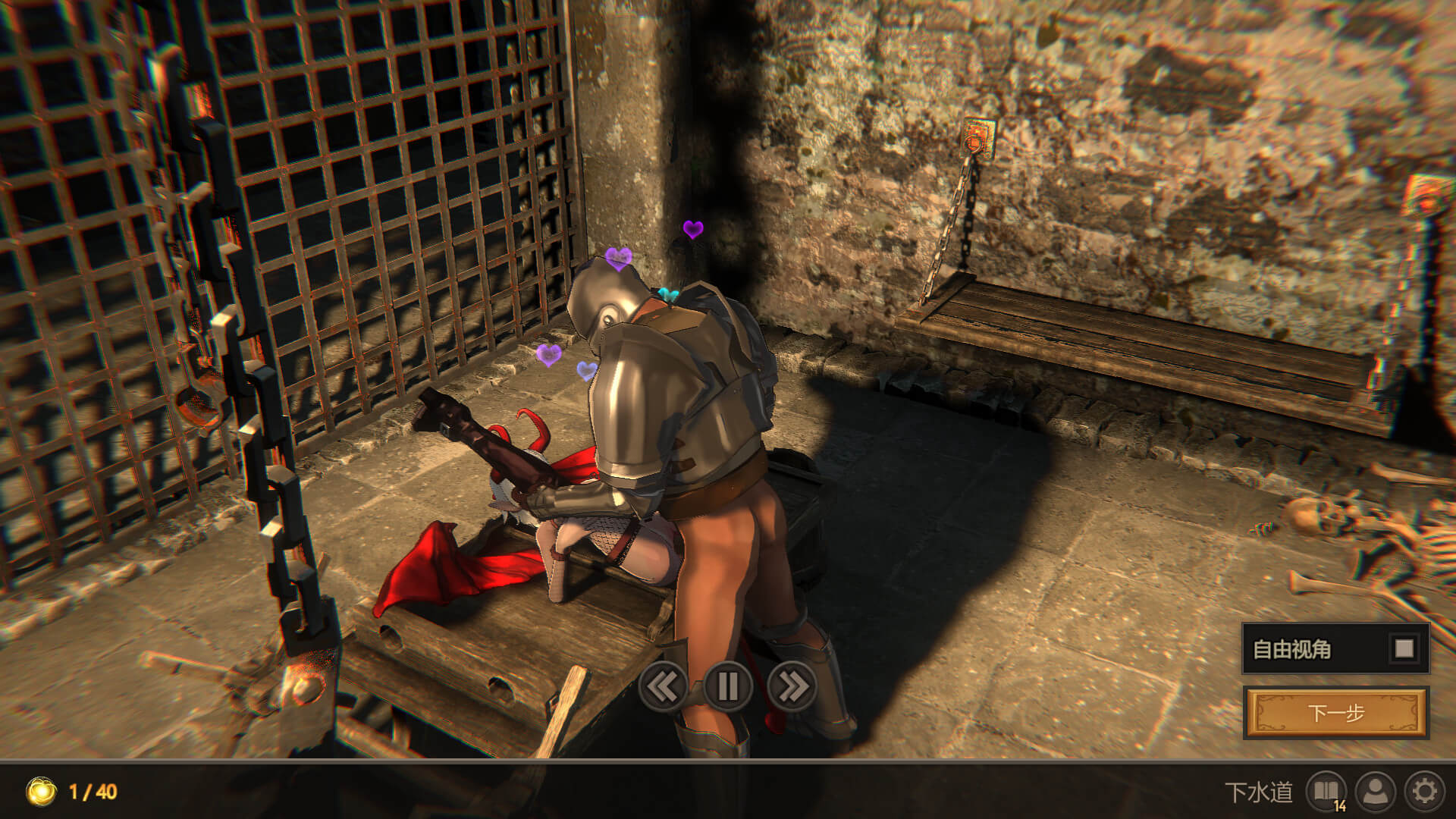
Task: Open the book journal icon
Action: (x=1326, y=792)
